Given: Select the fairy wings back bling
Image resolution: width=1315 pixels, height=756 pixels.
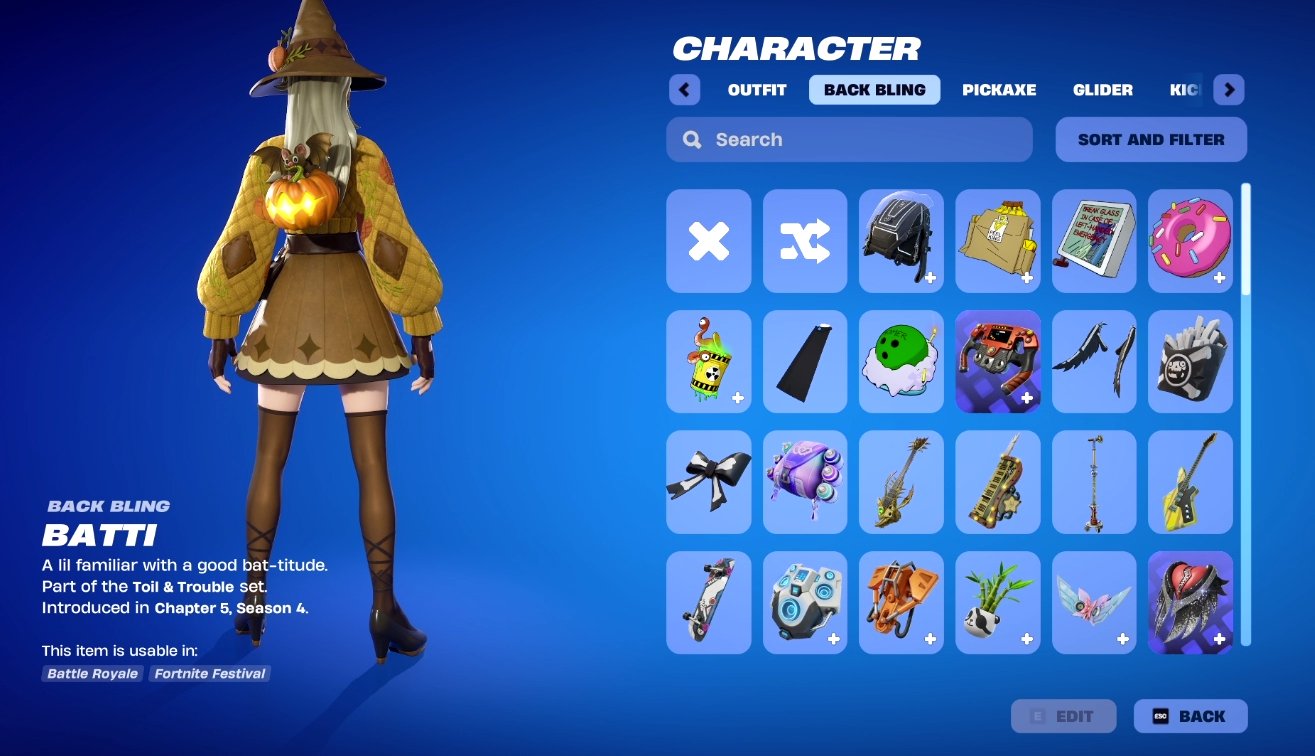Looking at the screenshot, I should tap(1094, 602).
